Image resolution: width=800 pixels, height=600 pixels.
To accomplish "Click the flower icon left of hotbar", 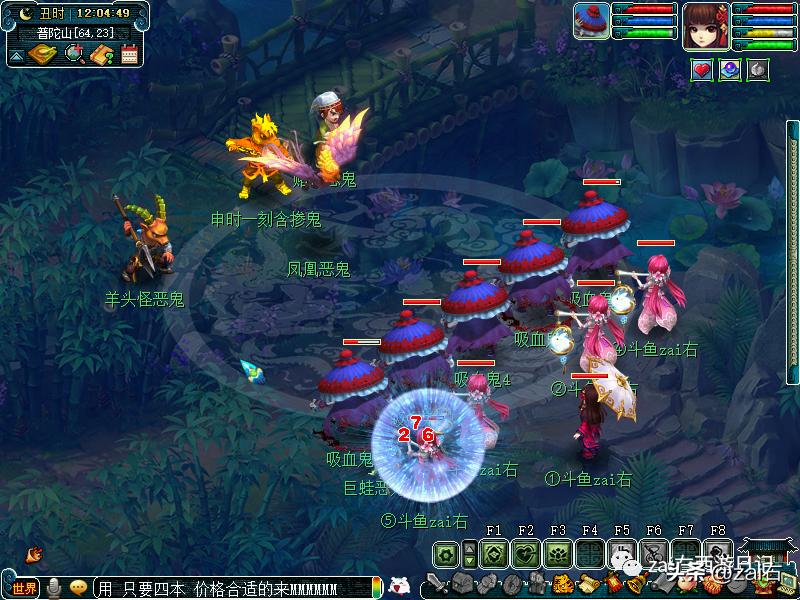I will (447, 553).
